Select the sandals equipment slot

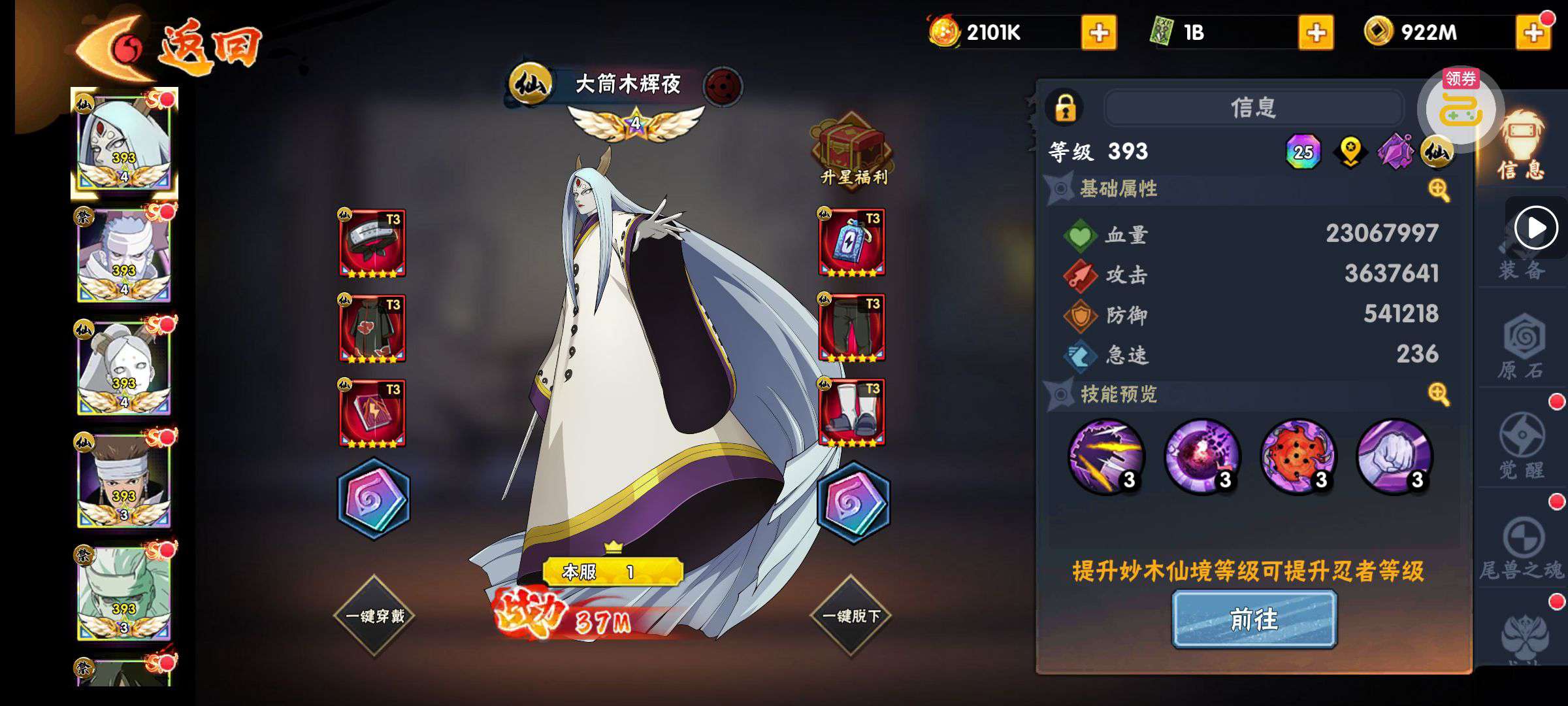click(x=851, y=413)
